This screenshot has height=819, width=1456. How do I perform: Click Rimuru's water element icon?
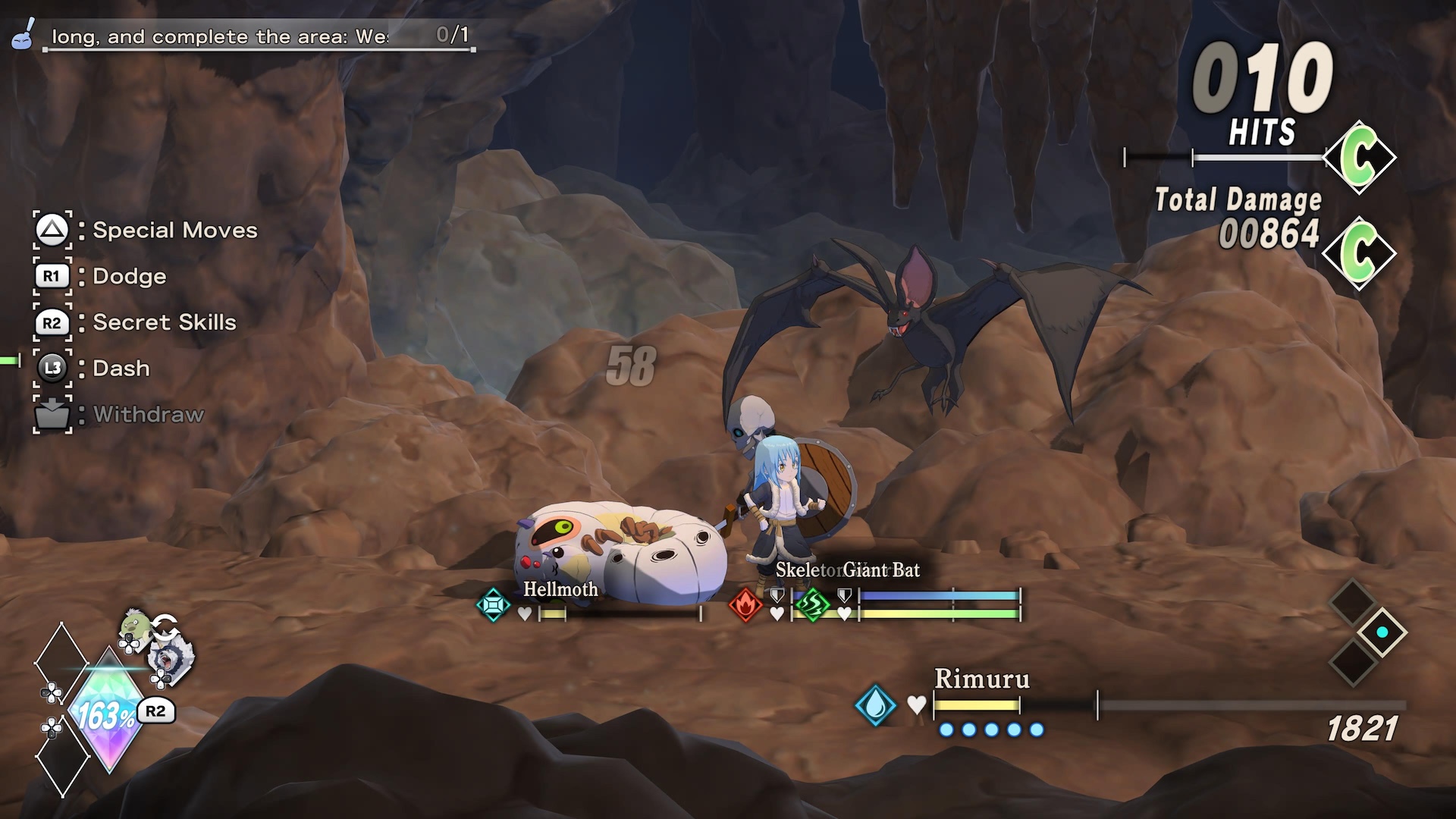[x=875, y=704]
